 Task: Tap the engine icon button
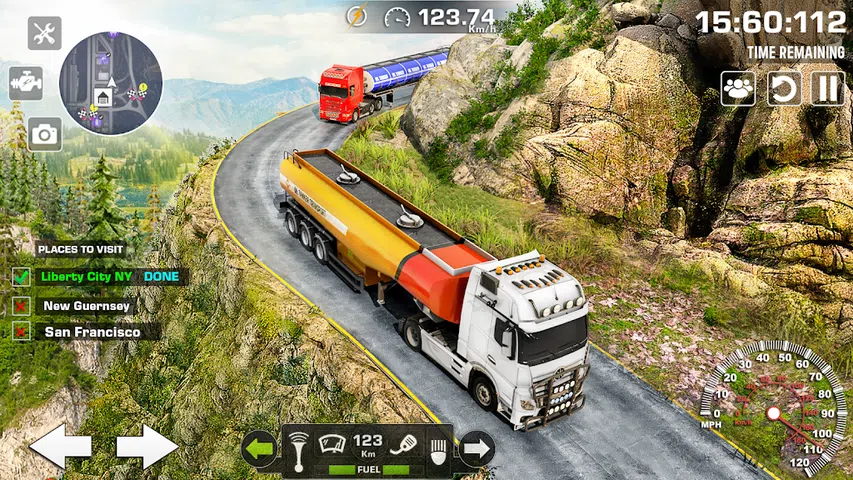[x=26, y=83]
